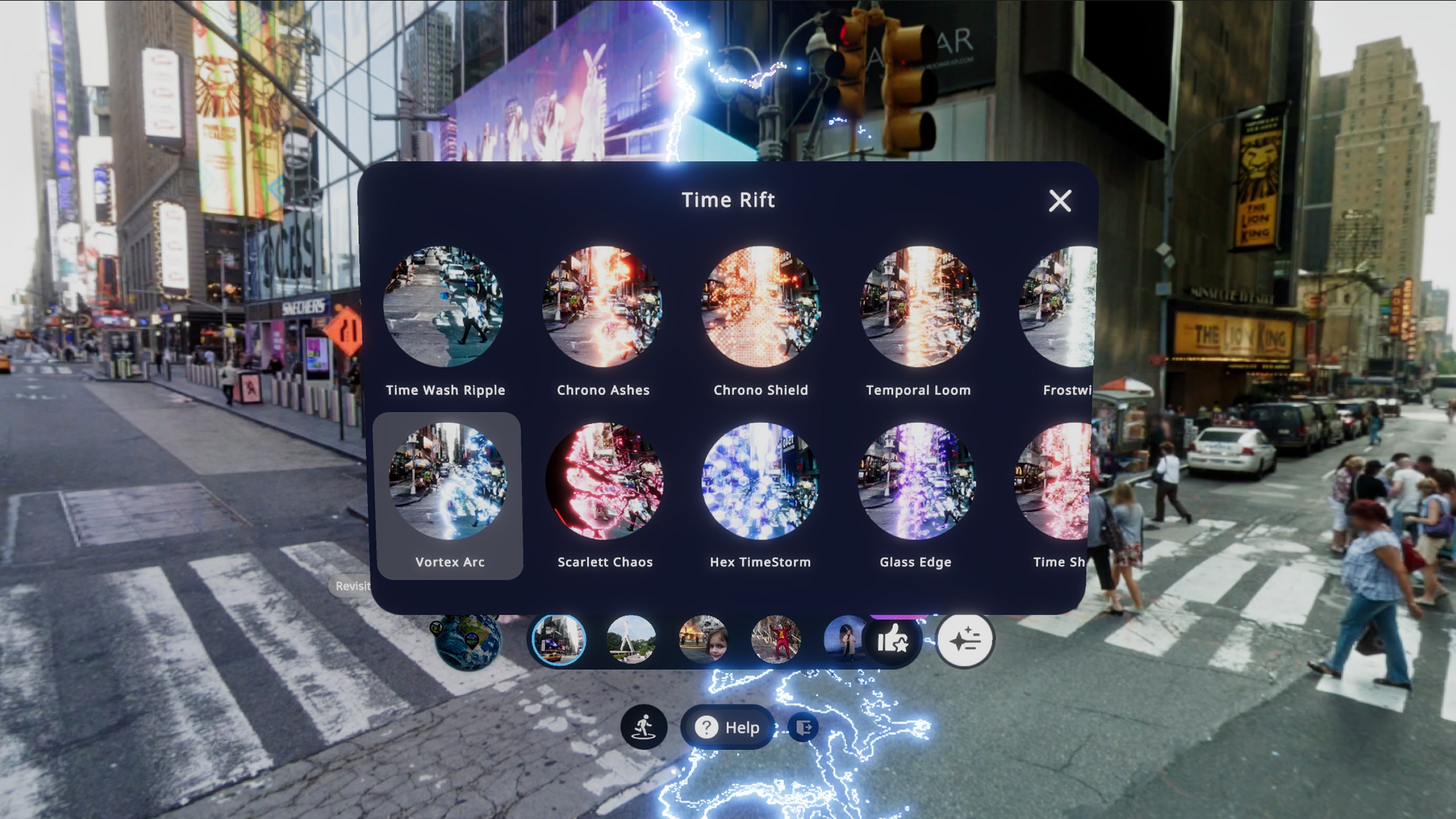
Task: Choose the Scarlett Chaos effect
Action: pyautogui.click(x=605, y=481)
